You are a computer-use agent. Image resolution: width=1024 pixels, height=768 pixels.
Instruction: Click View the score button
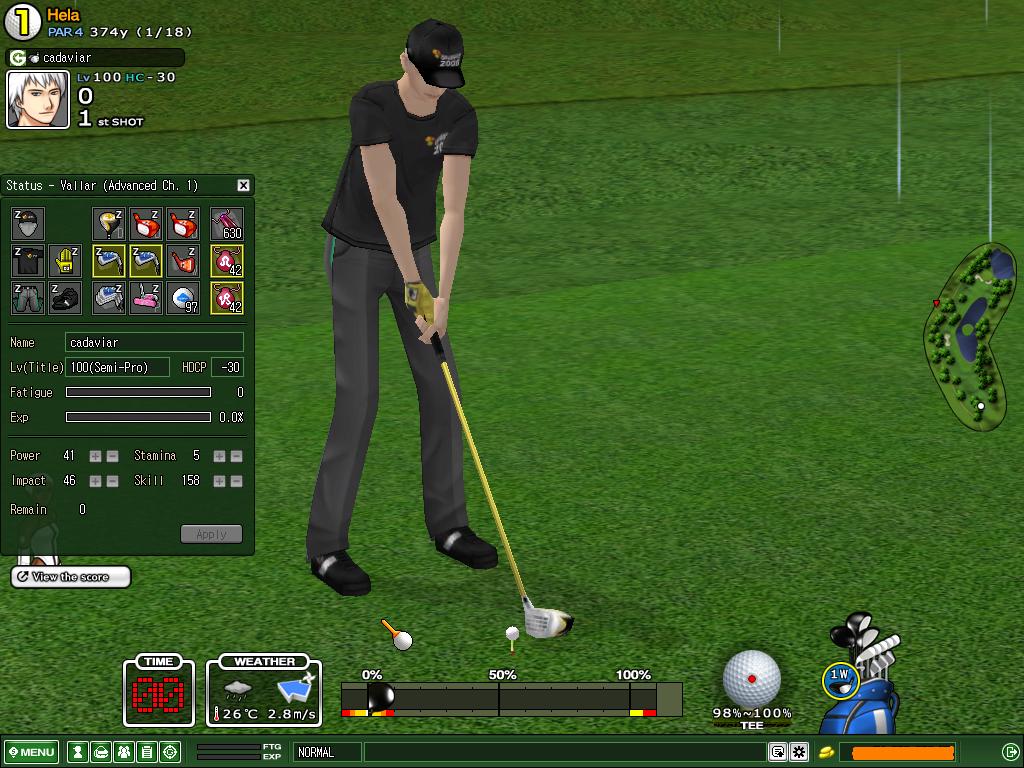point(70,577)
